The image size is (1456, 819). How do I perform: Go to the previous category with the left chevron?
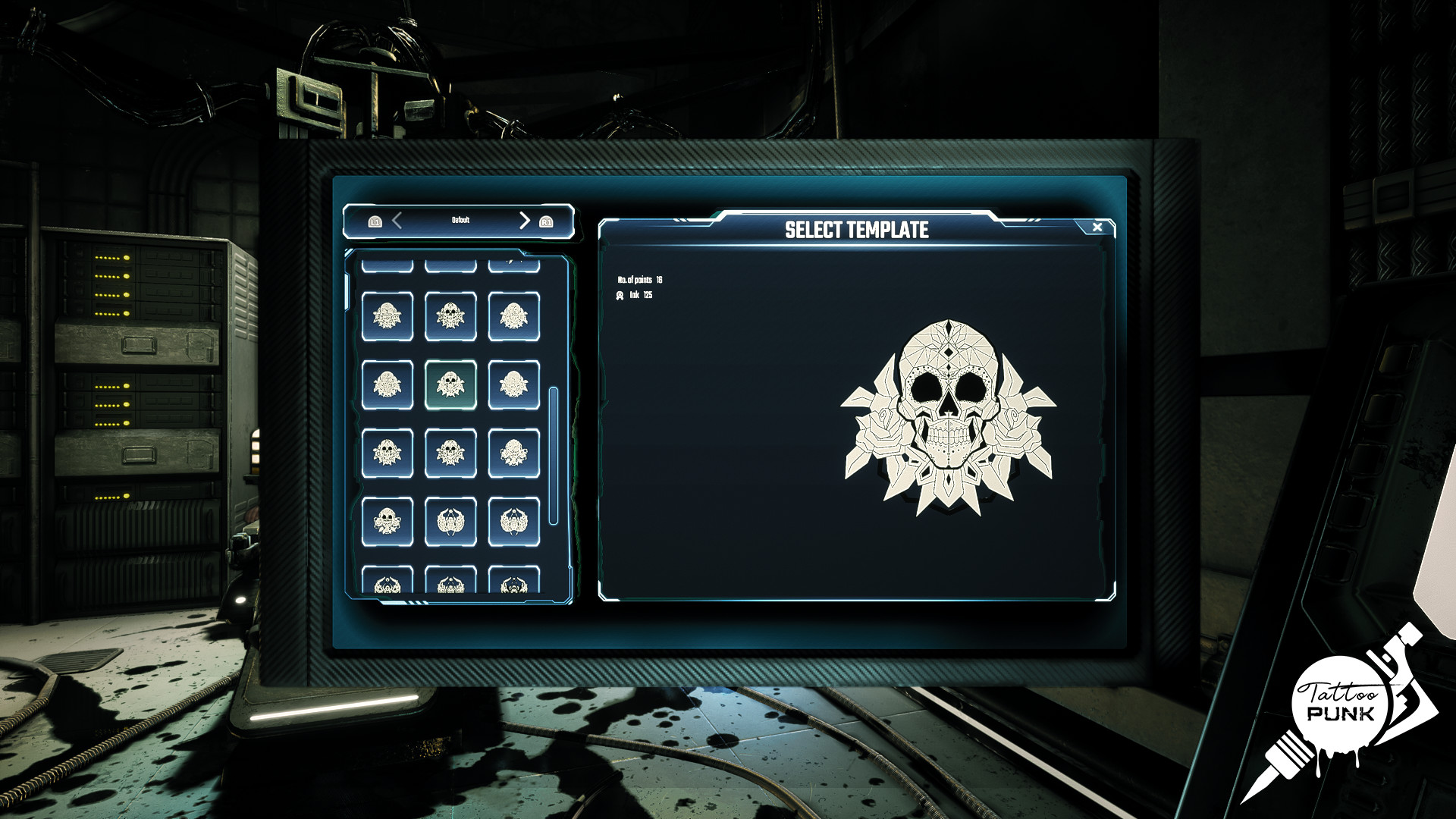pyautogui.click(x=397, y=220)
